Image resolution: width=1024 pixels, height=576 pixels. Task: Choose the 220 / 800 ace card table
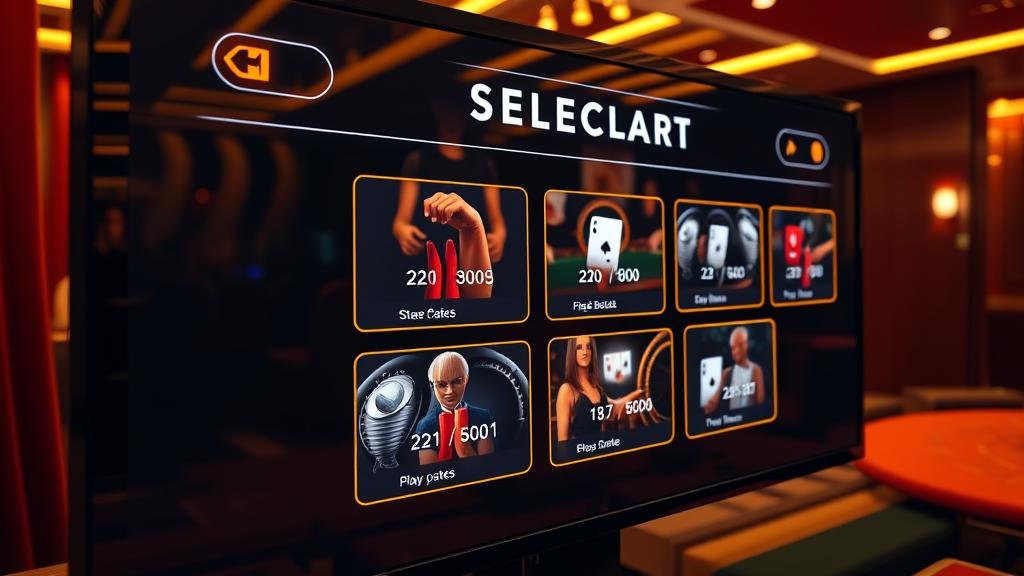click(x=604, y=254)
